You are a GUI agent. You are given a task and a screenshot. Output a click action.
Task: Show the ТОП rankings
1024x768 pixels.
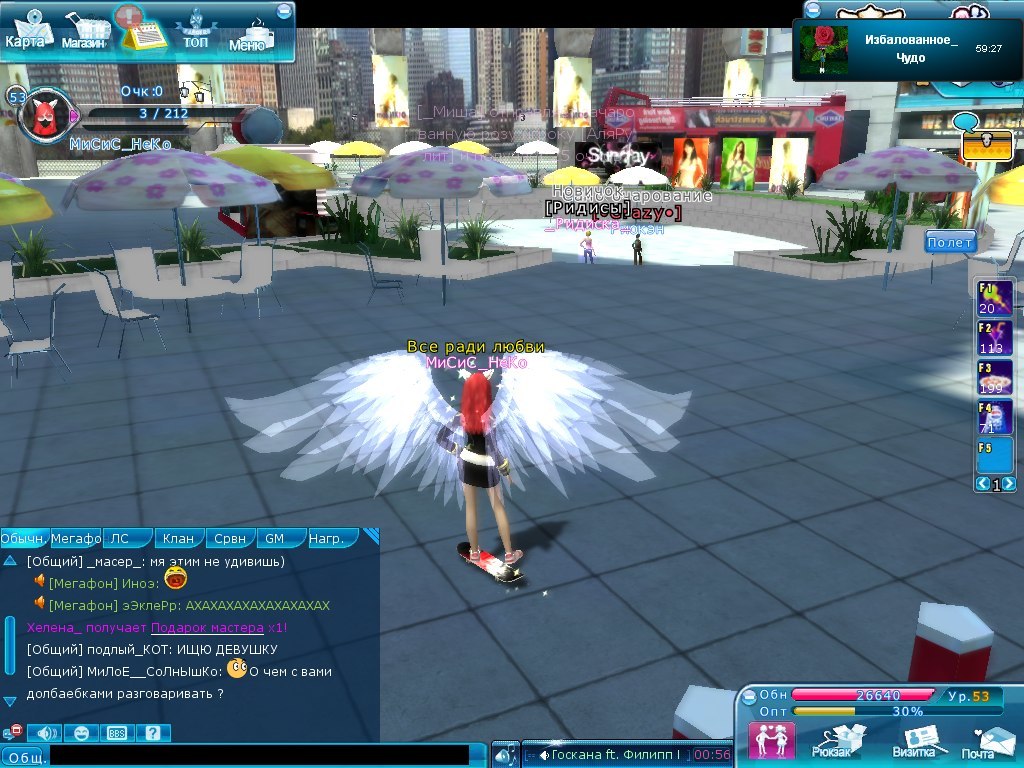point(195,31)
